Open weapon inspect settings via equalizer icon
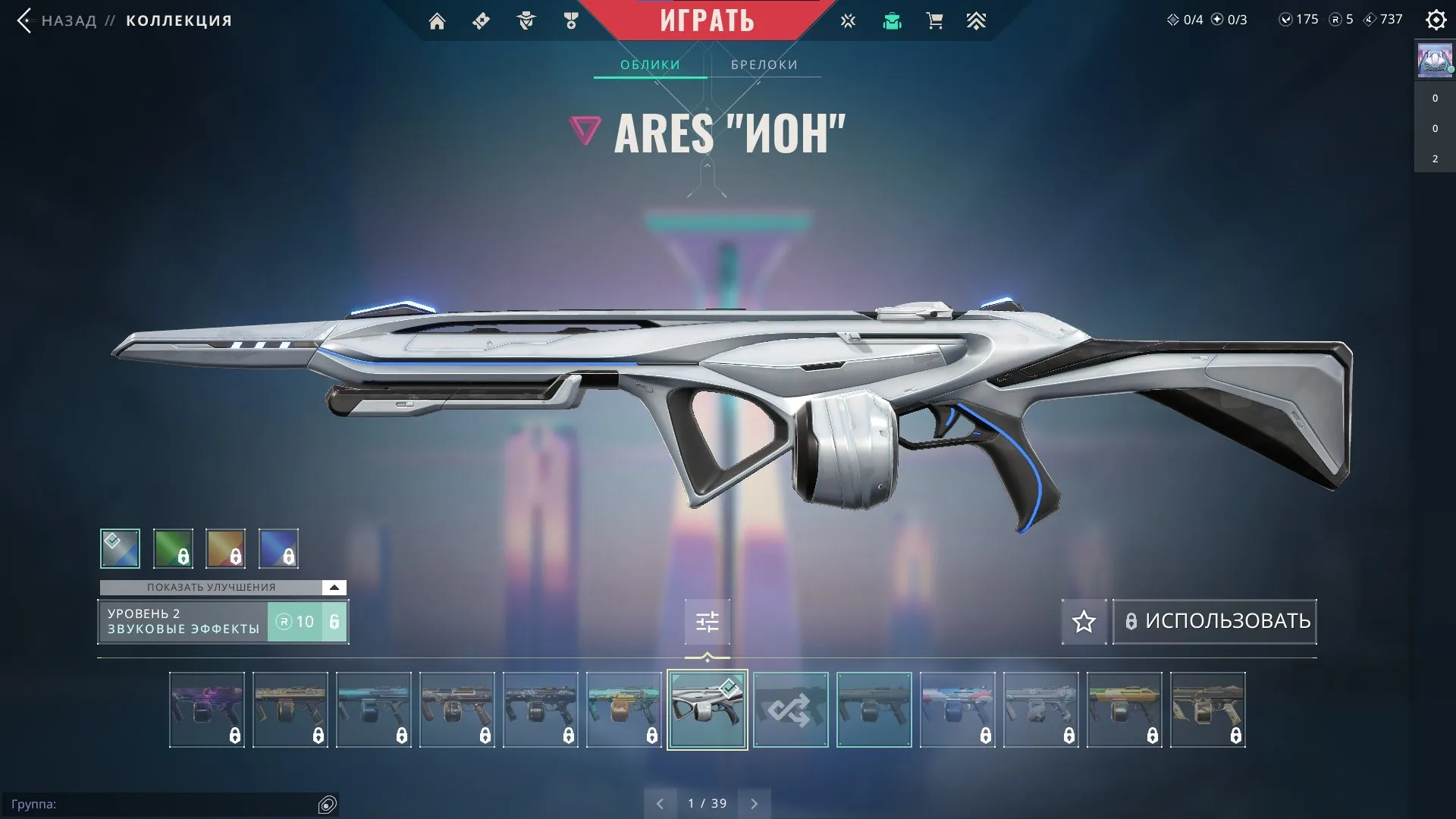Viewport: 1456px width, 819px height. 706,621
